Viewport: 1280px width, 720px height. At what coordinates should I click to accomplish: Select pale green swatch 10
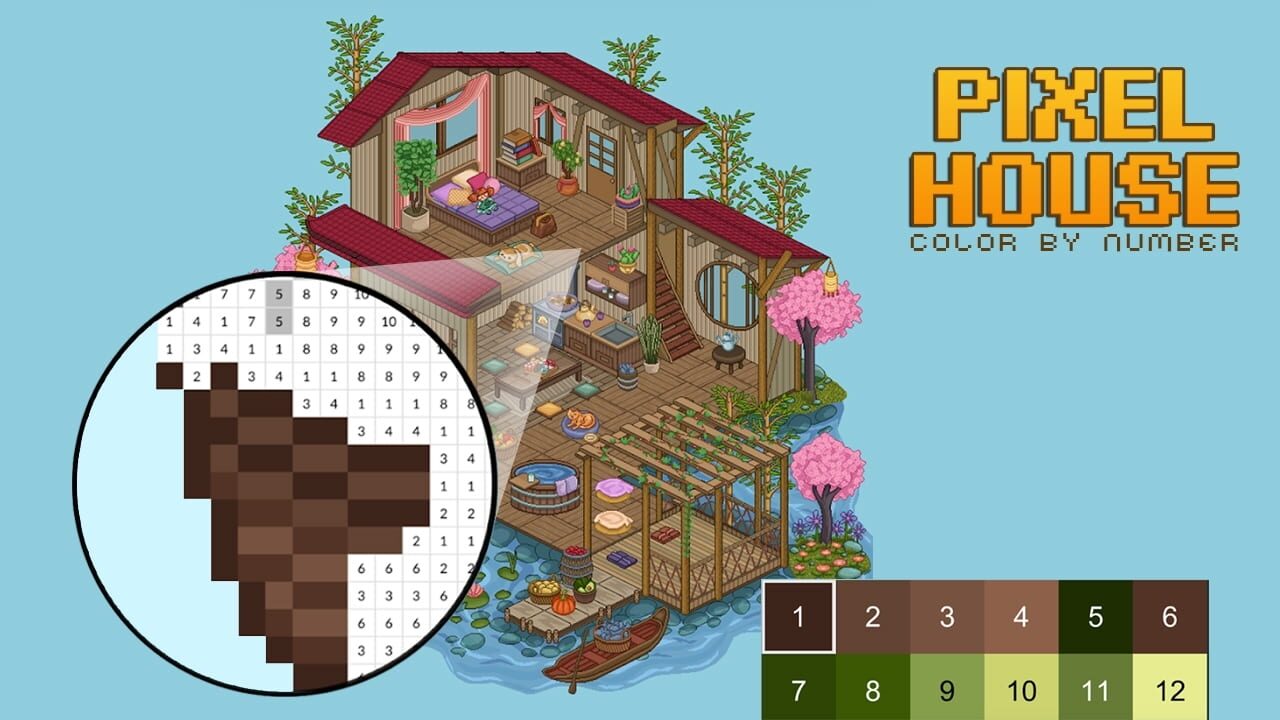pyautogui.click(x=1023, y=690)
